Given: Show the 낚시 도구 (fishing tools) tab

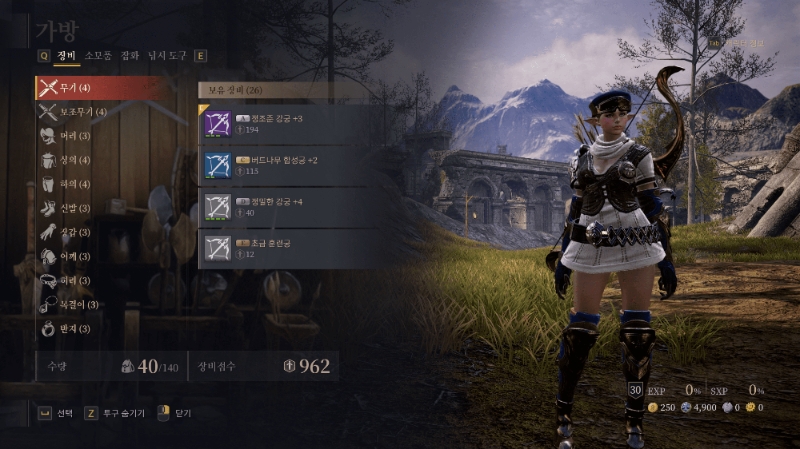Looking at the screenshot, I should 167,56.
